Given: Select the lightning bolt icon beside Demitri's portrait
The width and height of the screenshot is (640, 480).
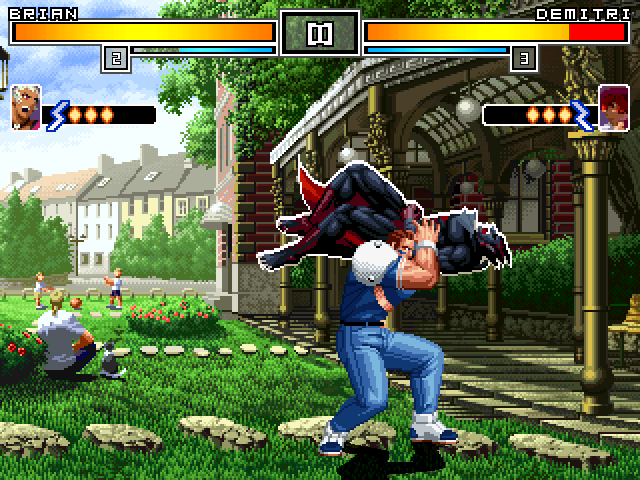Looking at the screenshot, I should click(583, 114).
